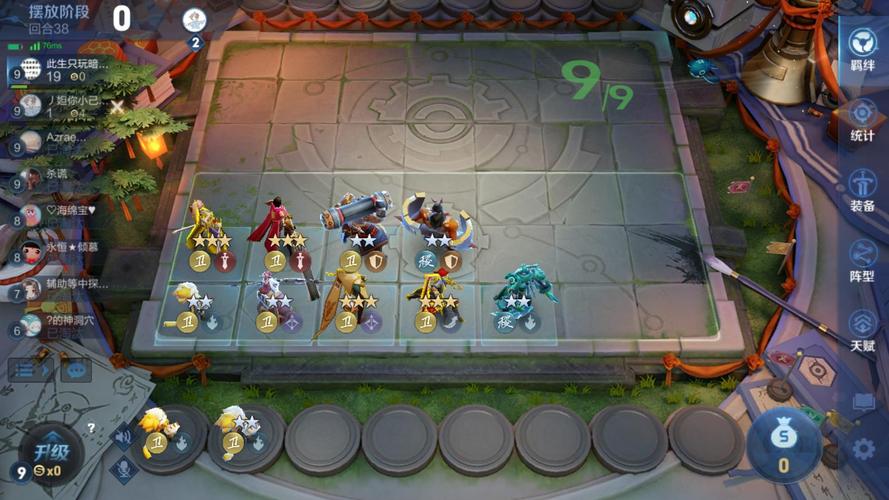889x500 pixels.
Task: Click the player avatar at the top
Action: 195,20
